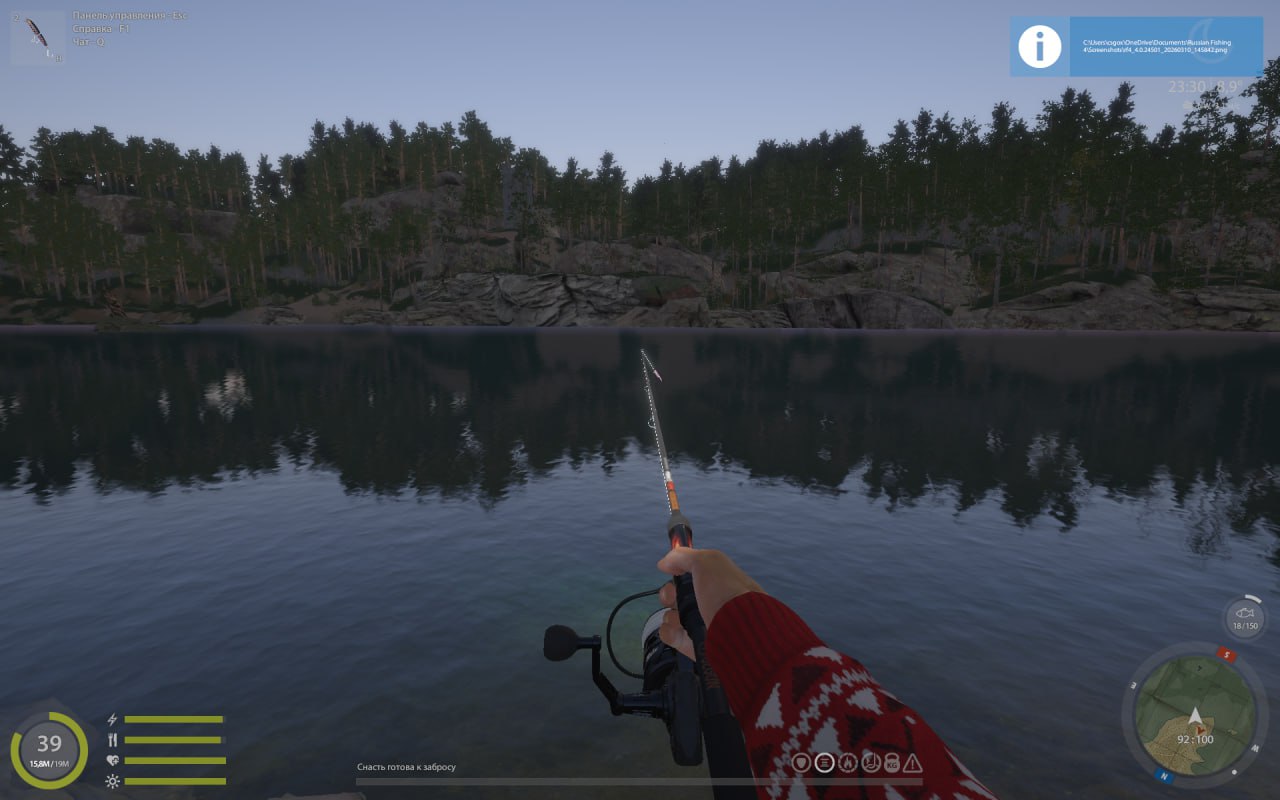Viewport: 1280px width, 800px height.
Task: Click the flame status icon
Action: [x=847, y=763]
